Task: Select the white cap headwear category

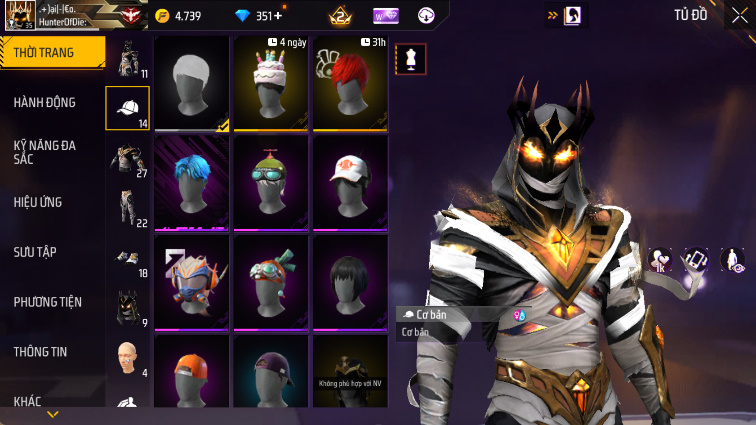Action: [128, 108]
